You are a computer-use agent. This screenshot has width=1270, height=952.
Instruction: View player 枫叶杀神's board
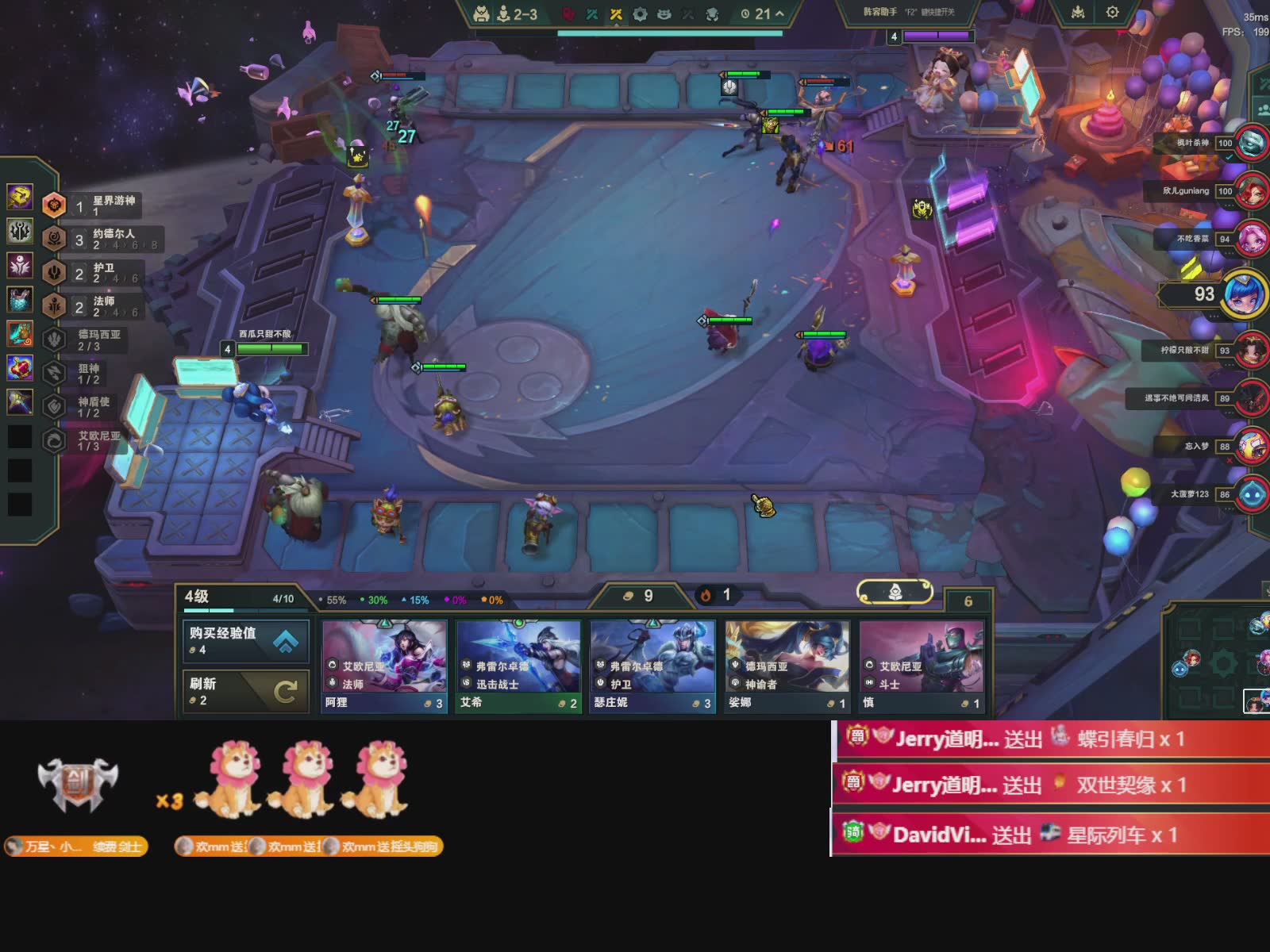[x=1252, y=144]
